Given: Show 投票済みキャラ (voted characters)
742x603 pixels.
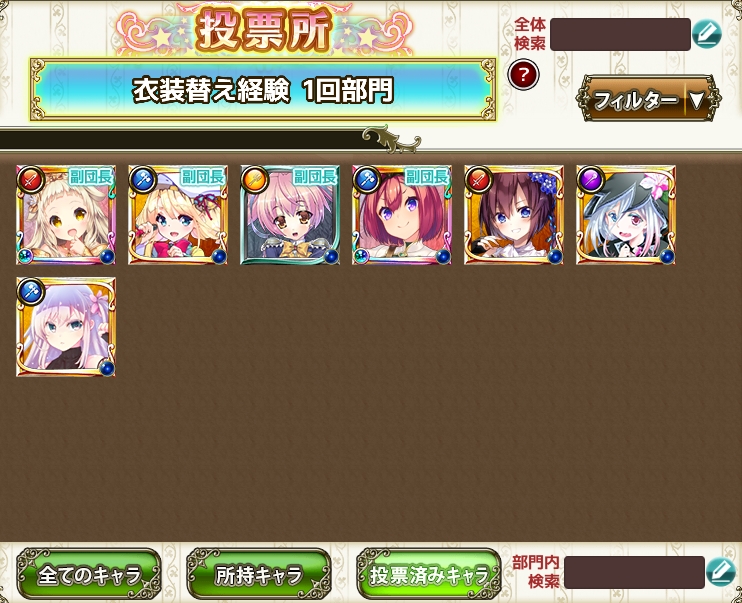Looking at the screenshot, I should [x=428, y=575].
